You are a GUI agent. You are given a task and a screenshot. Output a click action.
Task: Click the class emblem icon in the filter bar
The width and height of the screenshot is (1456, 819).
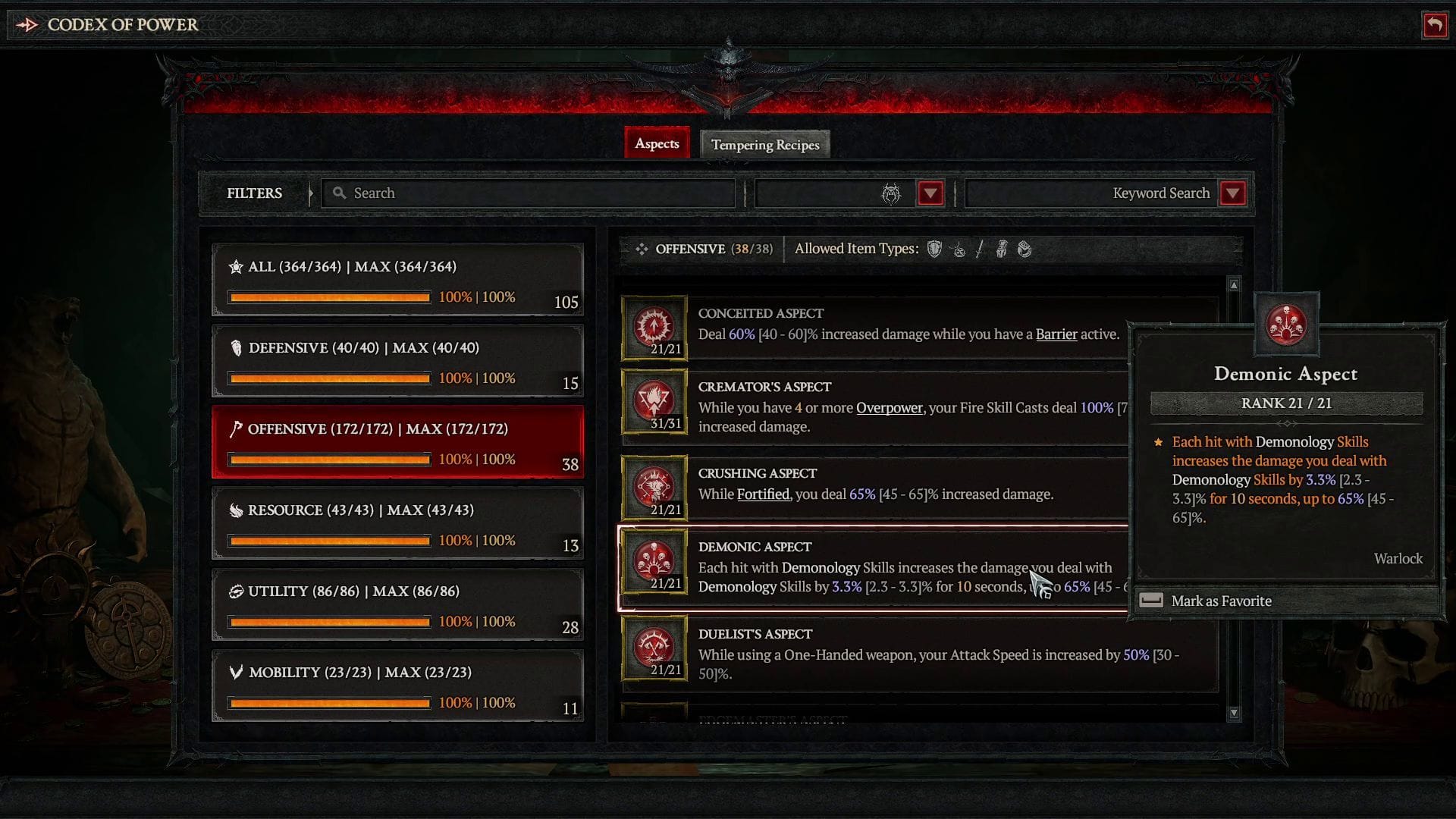point(891,193)
